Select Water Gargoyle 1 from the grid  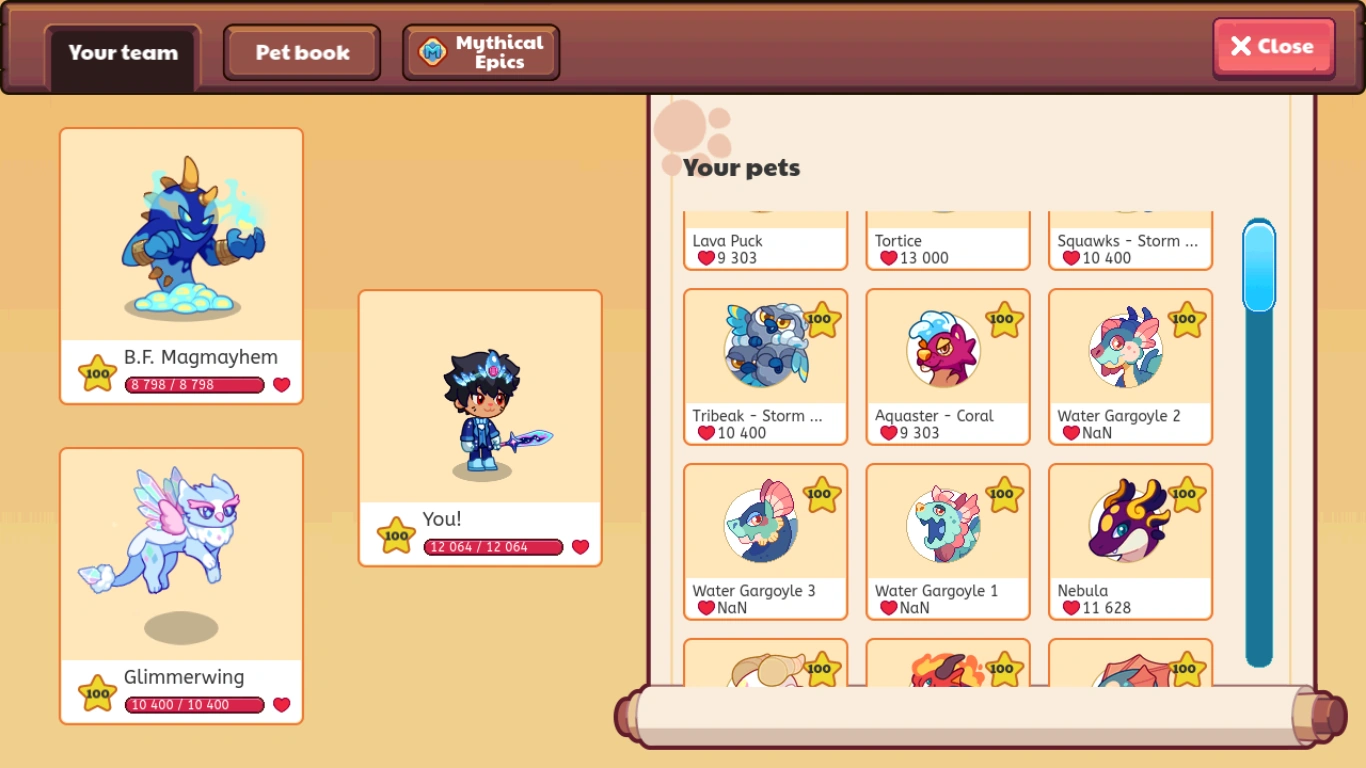[x=947, y=542]
